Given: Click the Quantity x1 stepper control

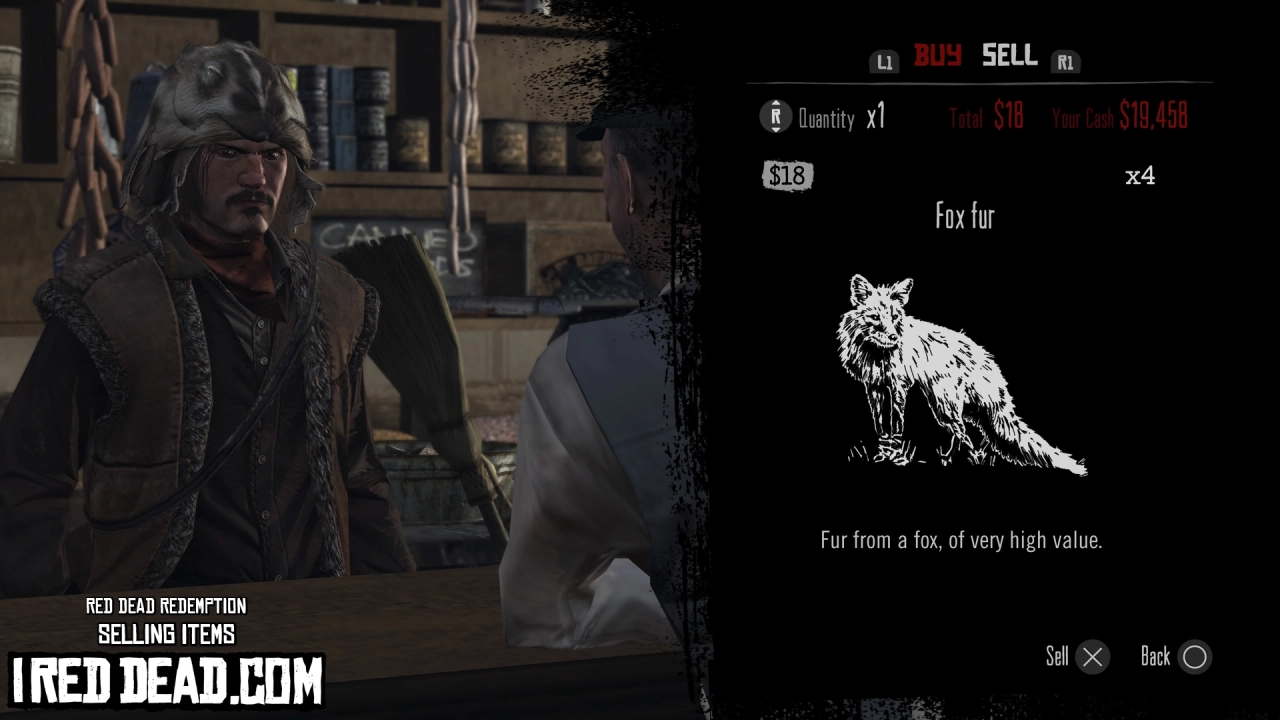Looking at the screenshot, I should point(843,118).
